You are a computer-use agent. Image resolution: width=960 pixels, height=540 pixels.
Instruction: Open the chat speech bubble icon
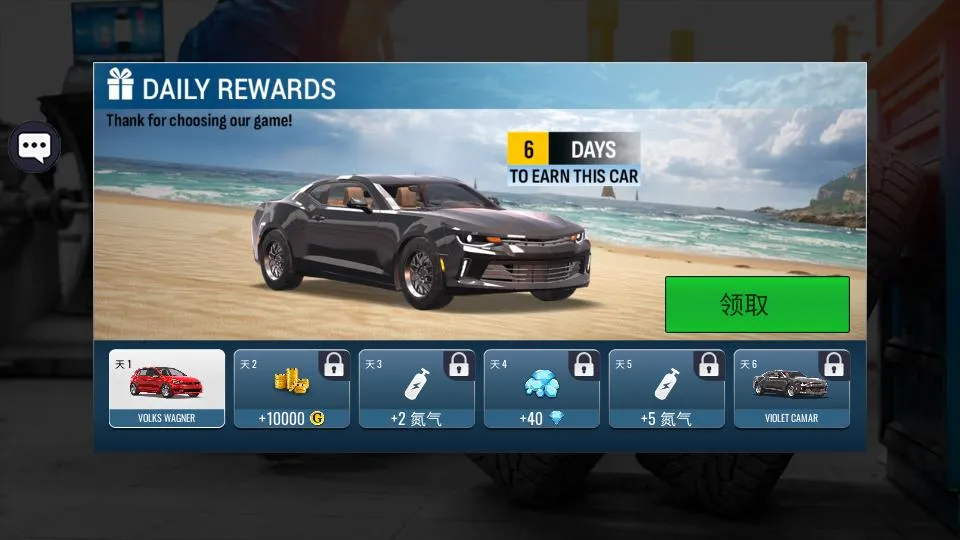tap(35, 148)
